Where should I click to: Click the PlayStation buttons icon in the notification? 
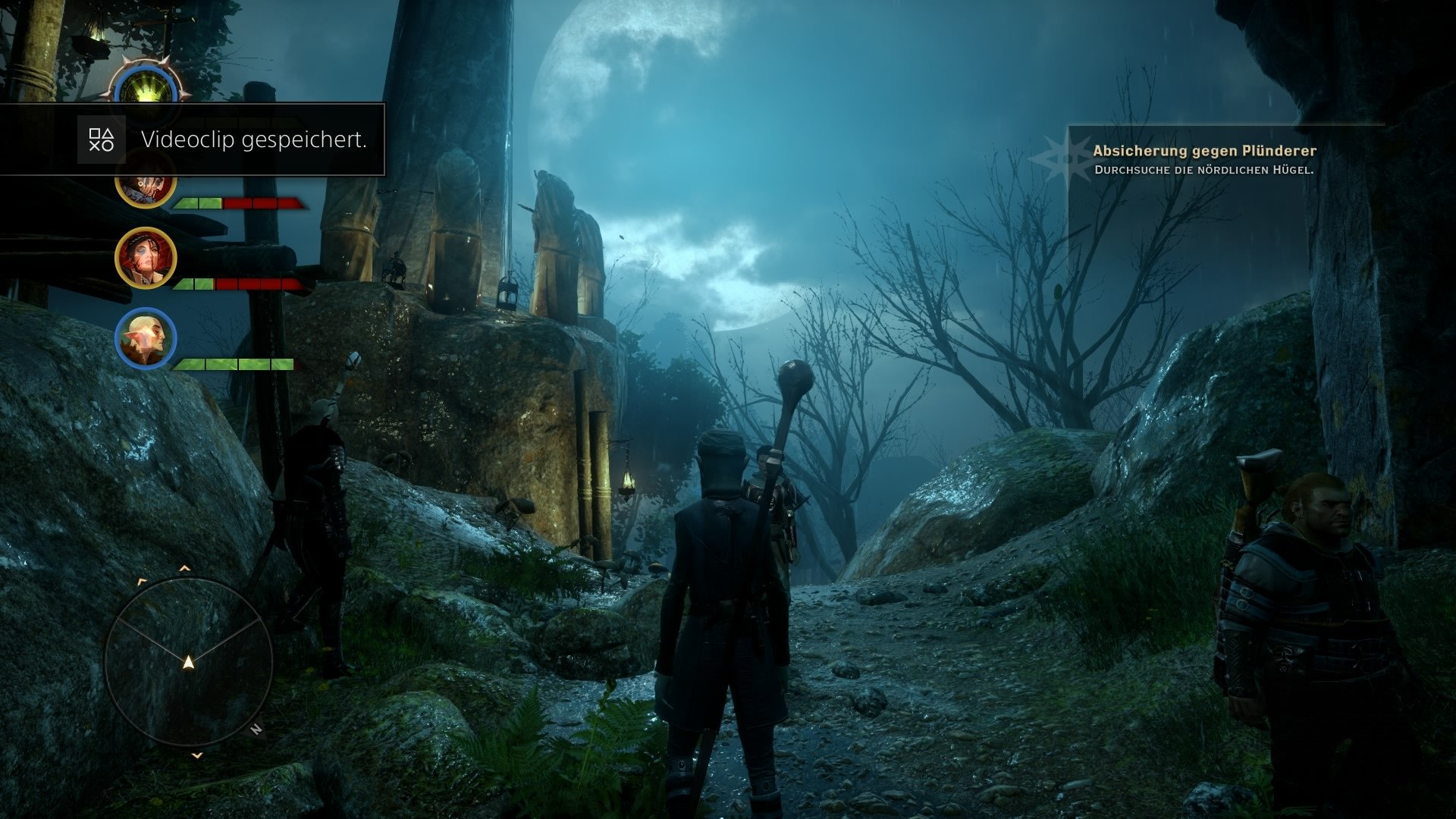pyautogui.click(x=102, y=140)
